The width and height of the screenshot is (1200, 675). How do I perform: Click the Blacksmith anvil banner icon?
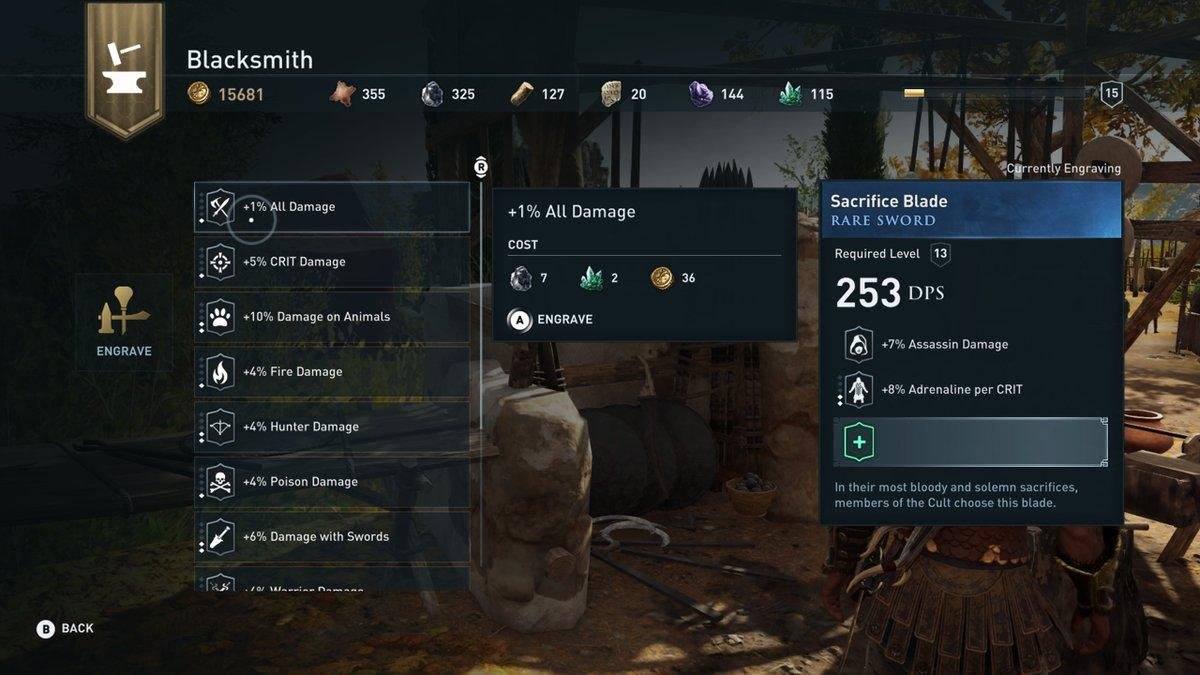[x=124, y=66]
